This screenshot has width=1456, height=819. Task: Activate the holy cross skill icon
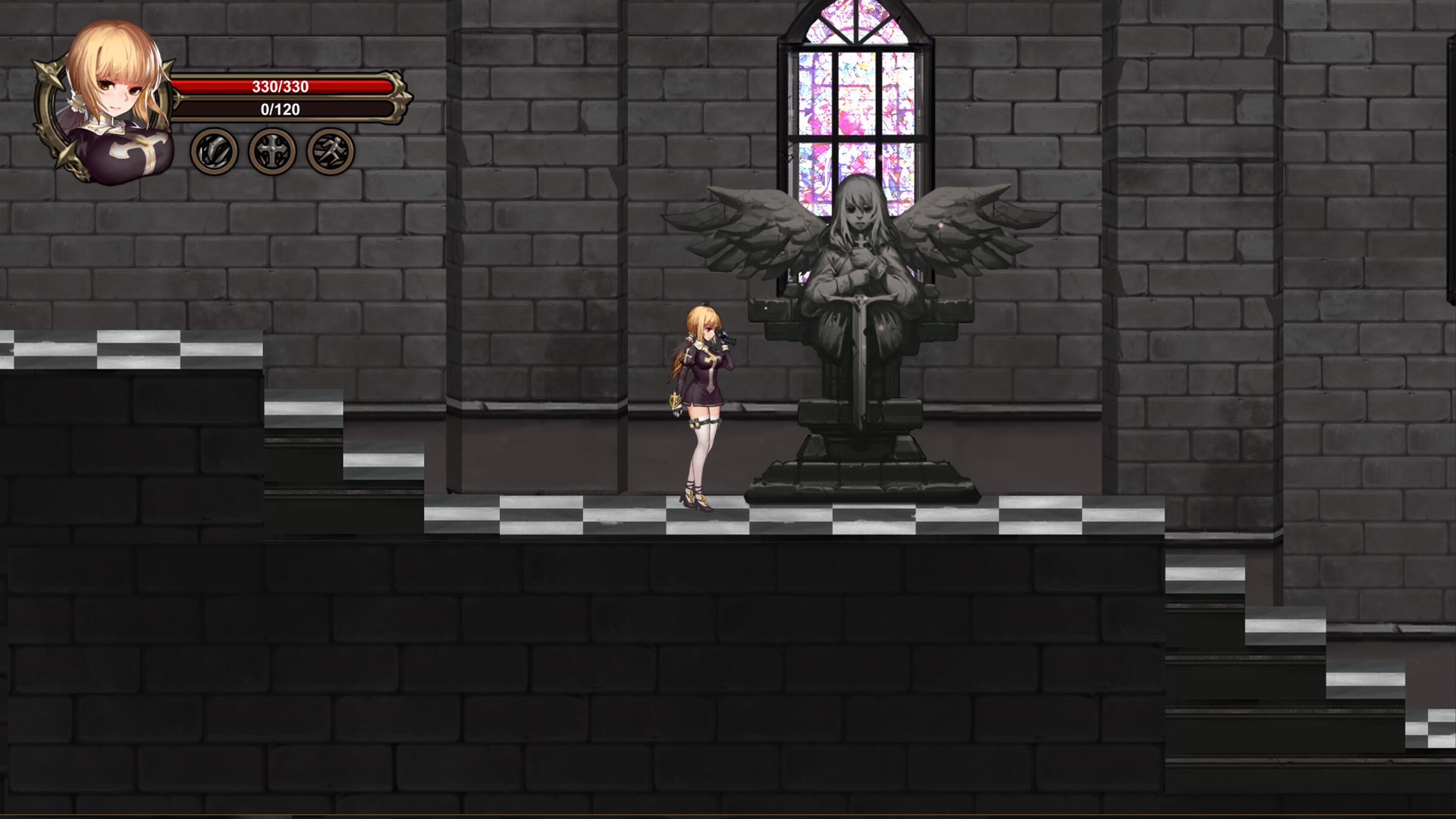[271, 149]
